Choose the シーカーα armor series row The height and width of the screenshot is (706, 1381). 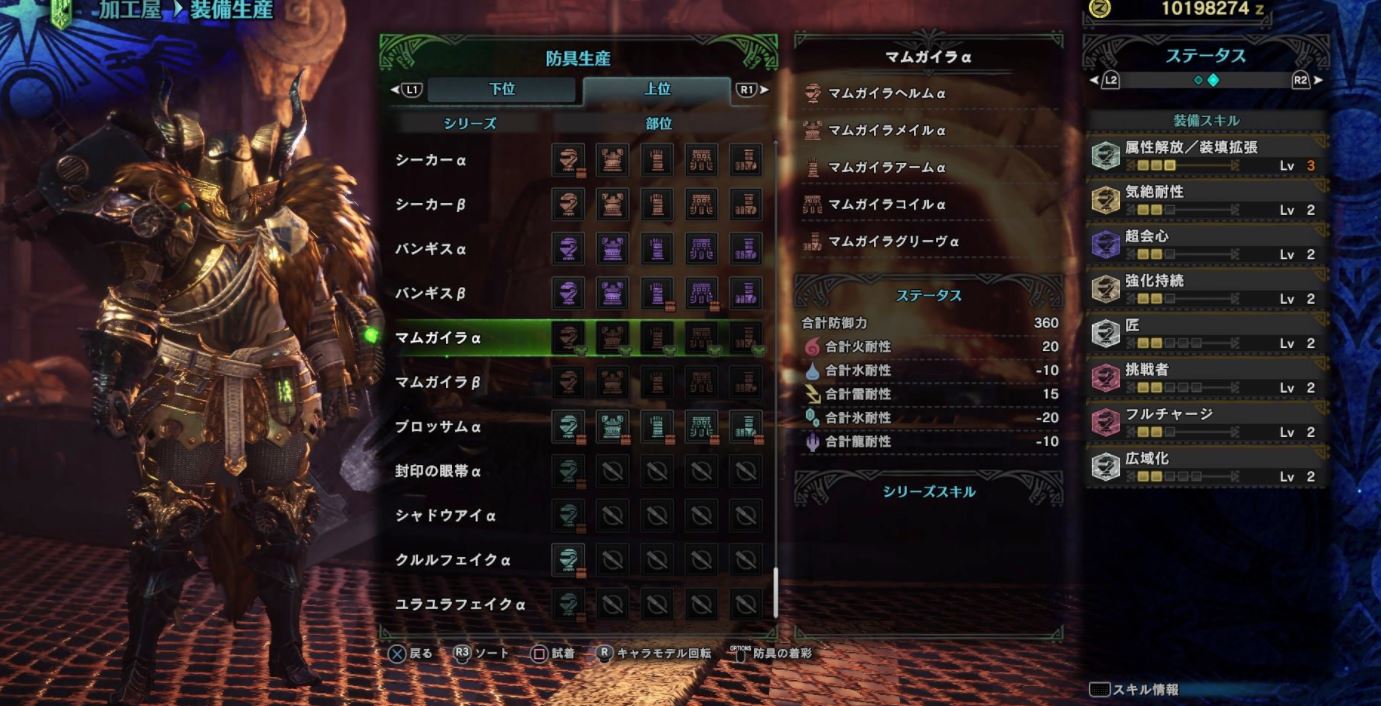(430, 160)
